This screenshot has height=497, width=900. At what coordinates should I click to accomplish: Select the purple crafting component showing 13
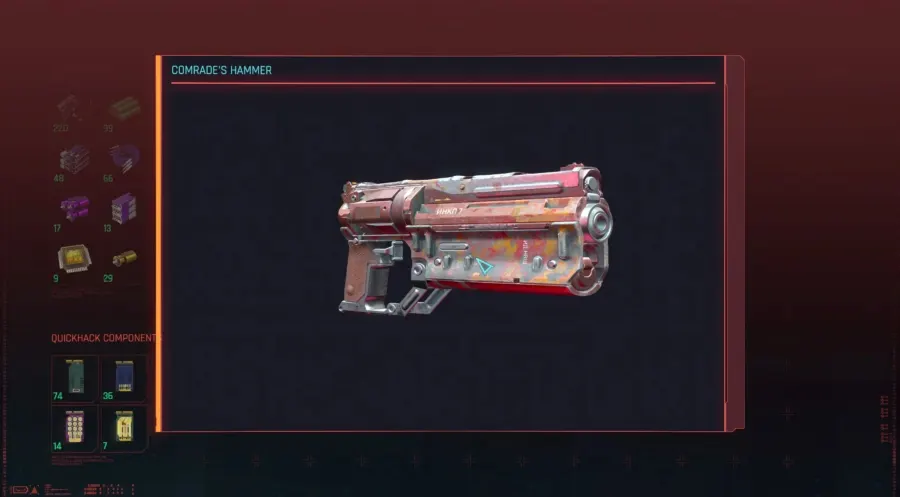click(x=124, y=208)
